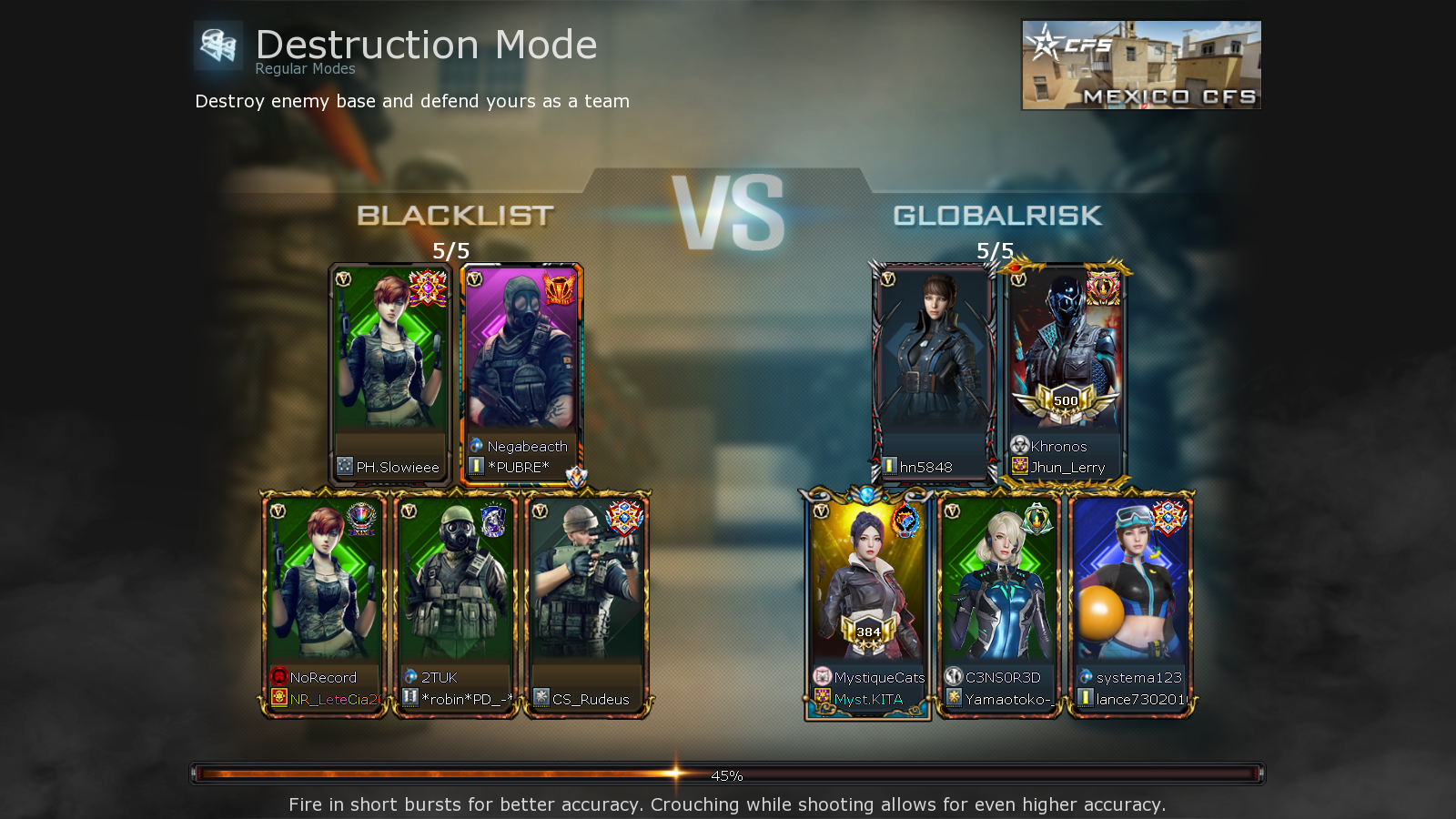Select the Jhun_Lerry player name link

[1068, 467]
